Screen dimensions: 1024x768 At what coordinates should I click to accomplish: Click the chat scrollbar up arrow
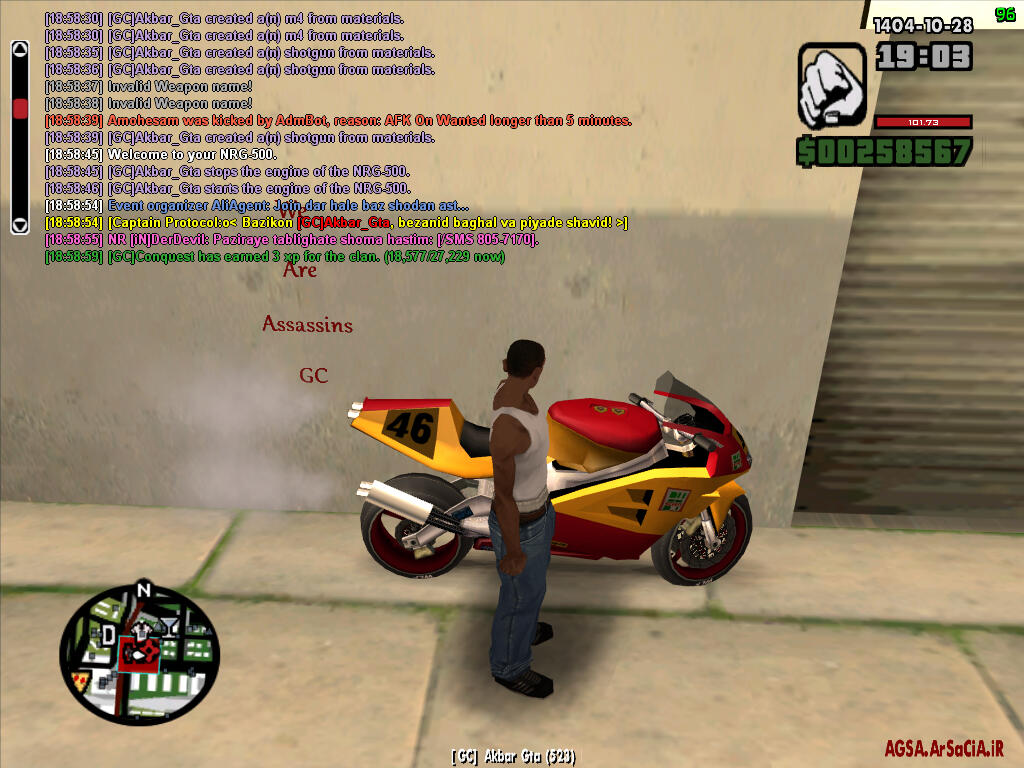pyautogui.click(x=20, y=48)
